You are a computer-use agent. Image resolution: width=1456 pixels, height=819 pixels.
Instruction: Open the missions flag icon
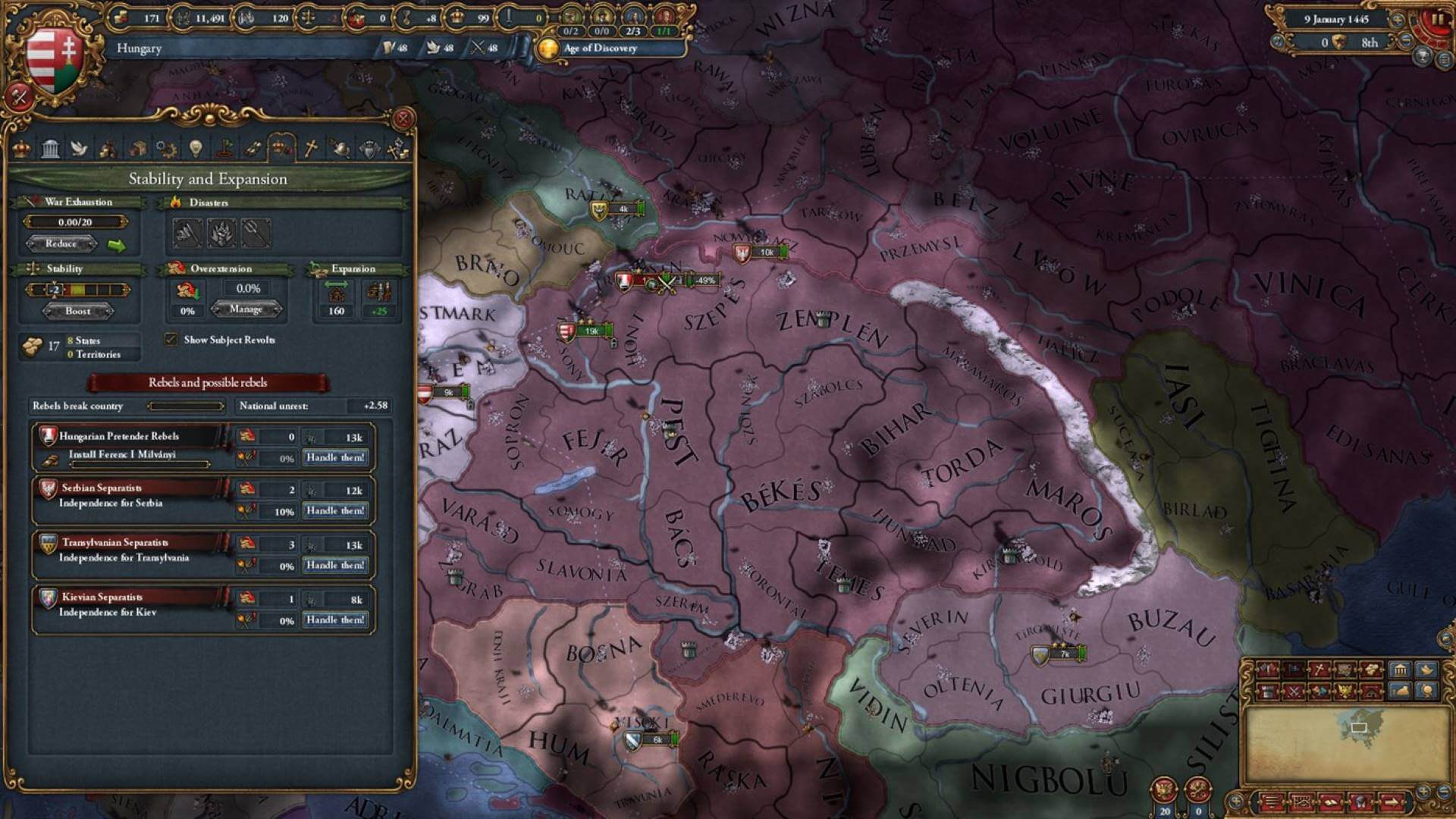[224, 148]
